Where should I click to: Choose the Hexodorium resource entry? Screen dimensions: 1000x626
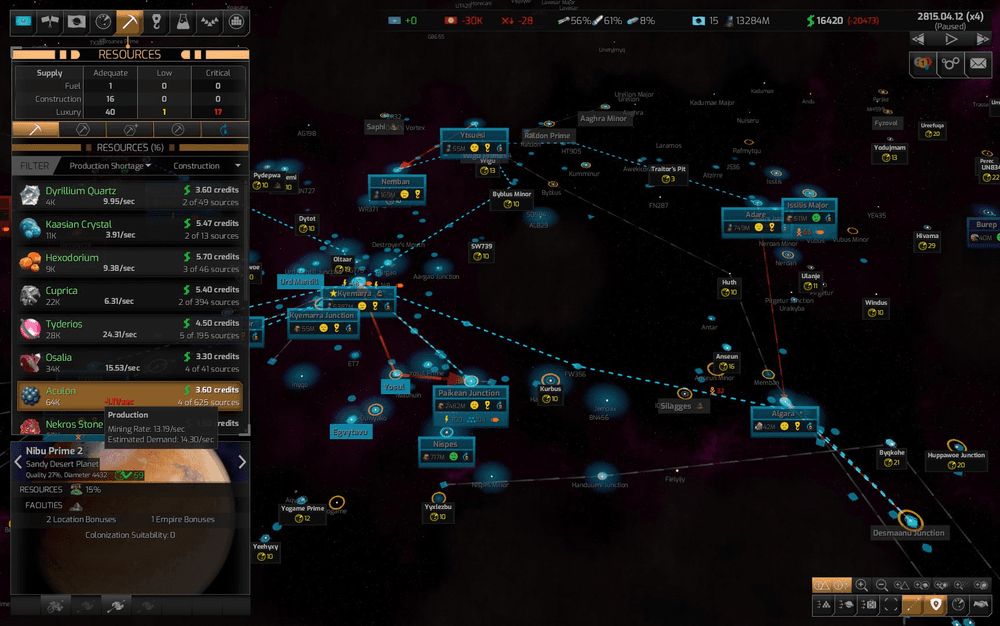point(130,262)
